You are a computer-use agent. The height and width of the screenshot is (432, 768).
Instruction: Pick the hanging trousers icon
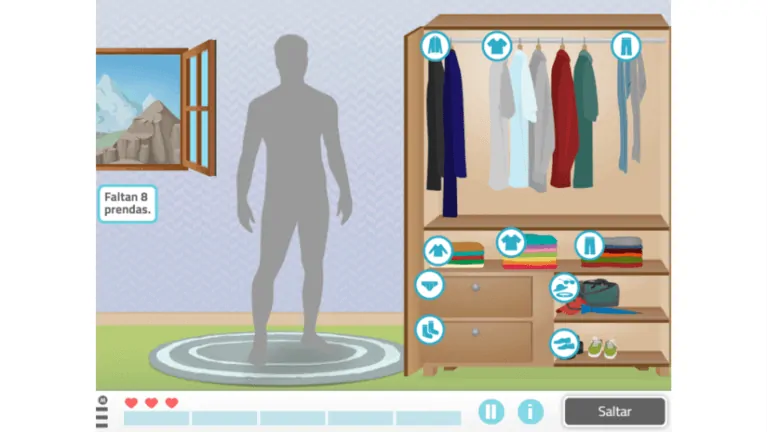626,45
